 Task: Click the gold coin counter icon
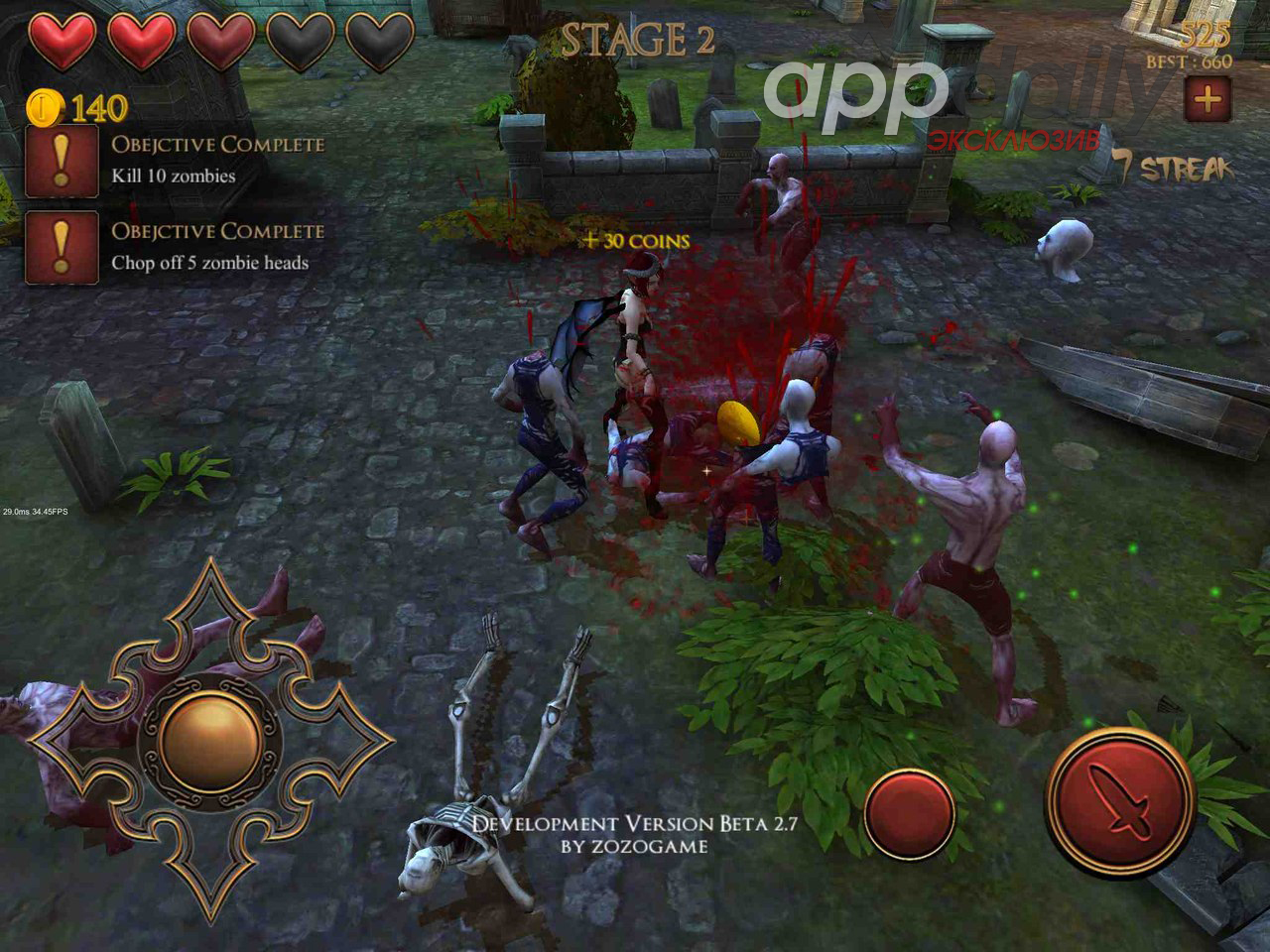45,105
